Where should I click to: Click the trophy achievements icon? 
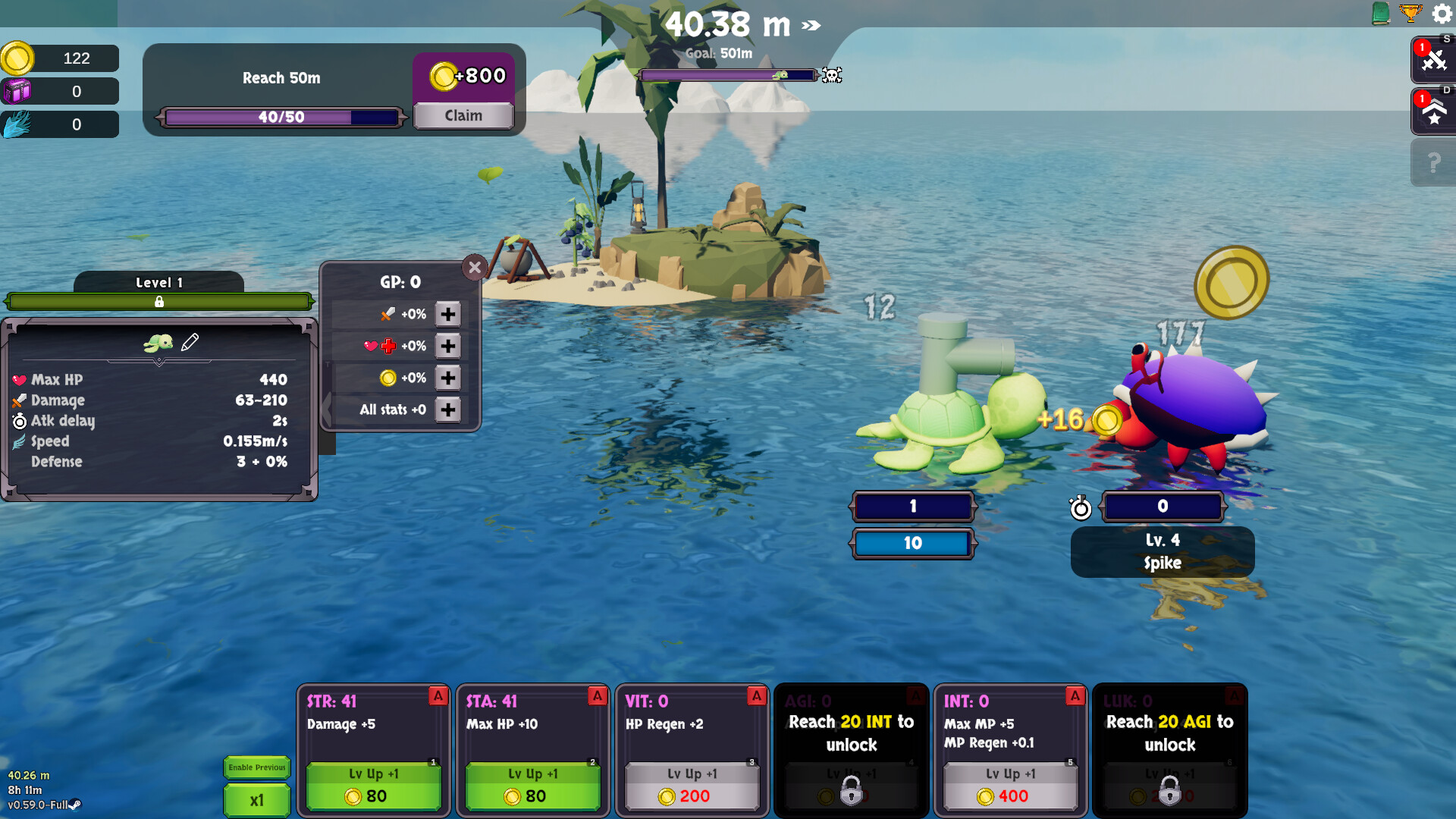(x=1411, y=14)
